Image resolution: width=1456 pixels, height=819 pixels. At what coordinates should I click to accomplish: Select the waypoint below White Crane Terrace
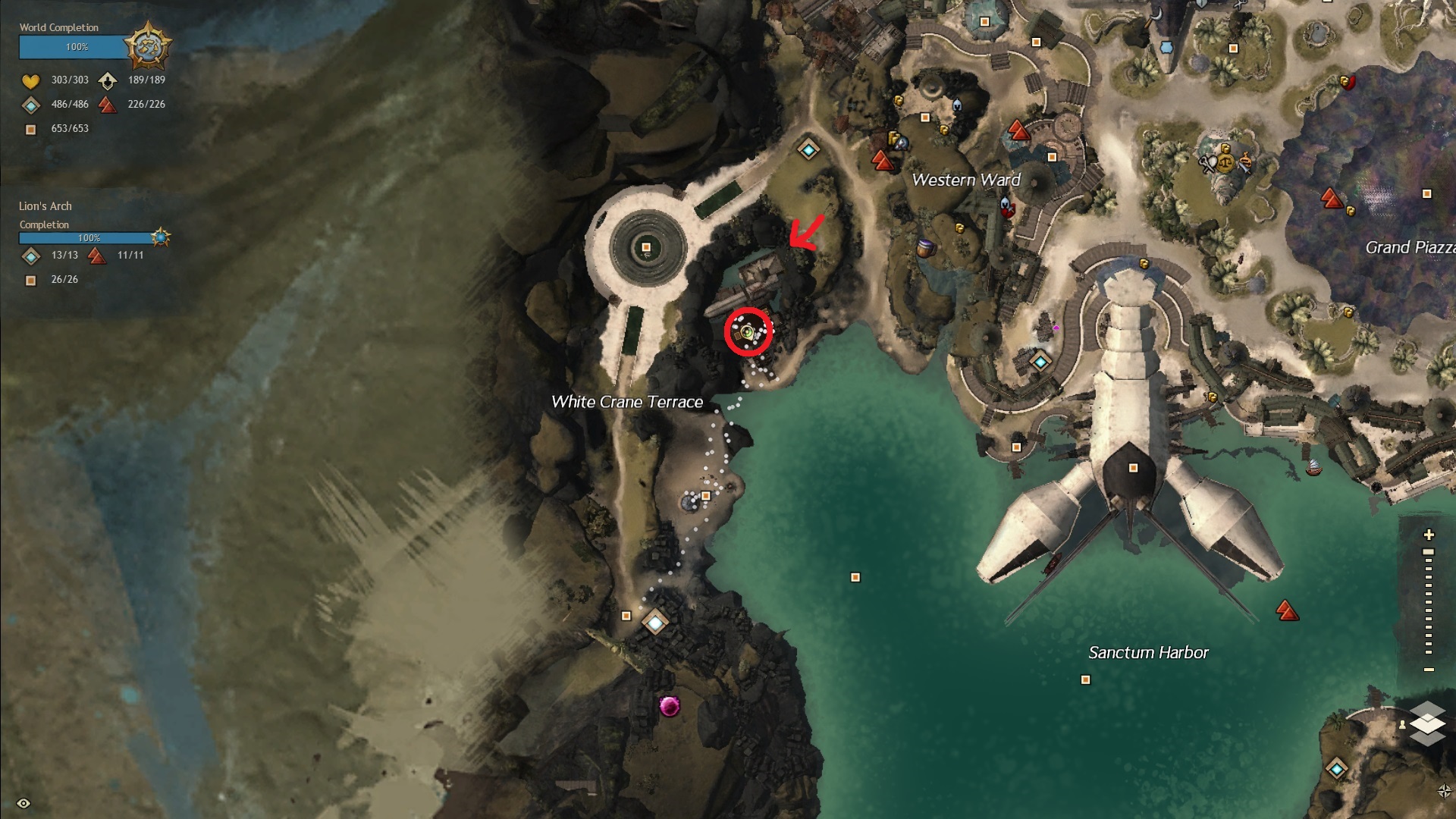click(x=655, y=623)
